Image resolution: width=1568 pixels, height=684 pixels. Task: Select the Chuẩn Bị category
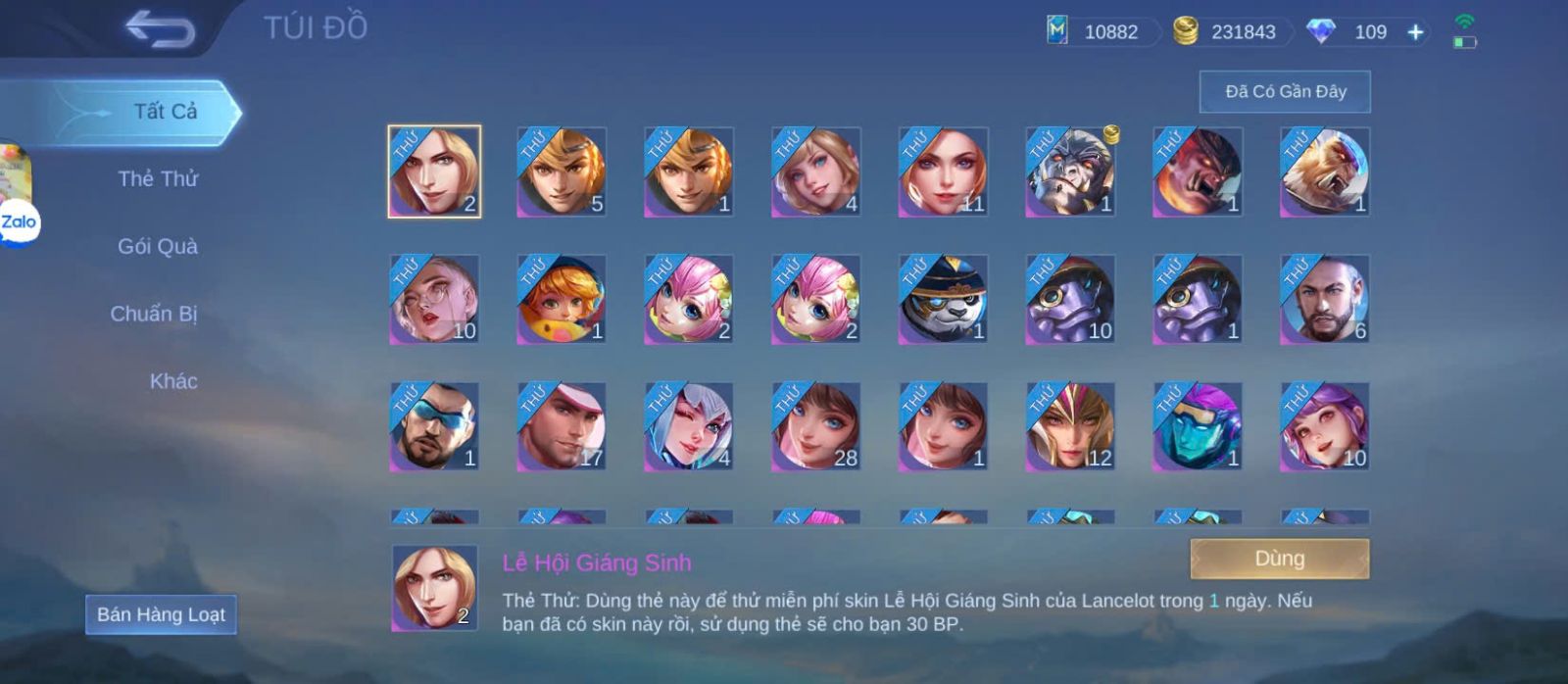point(154,315)
